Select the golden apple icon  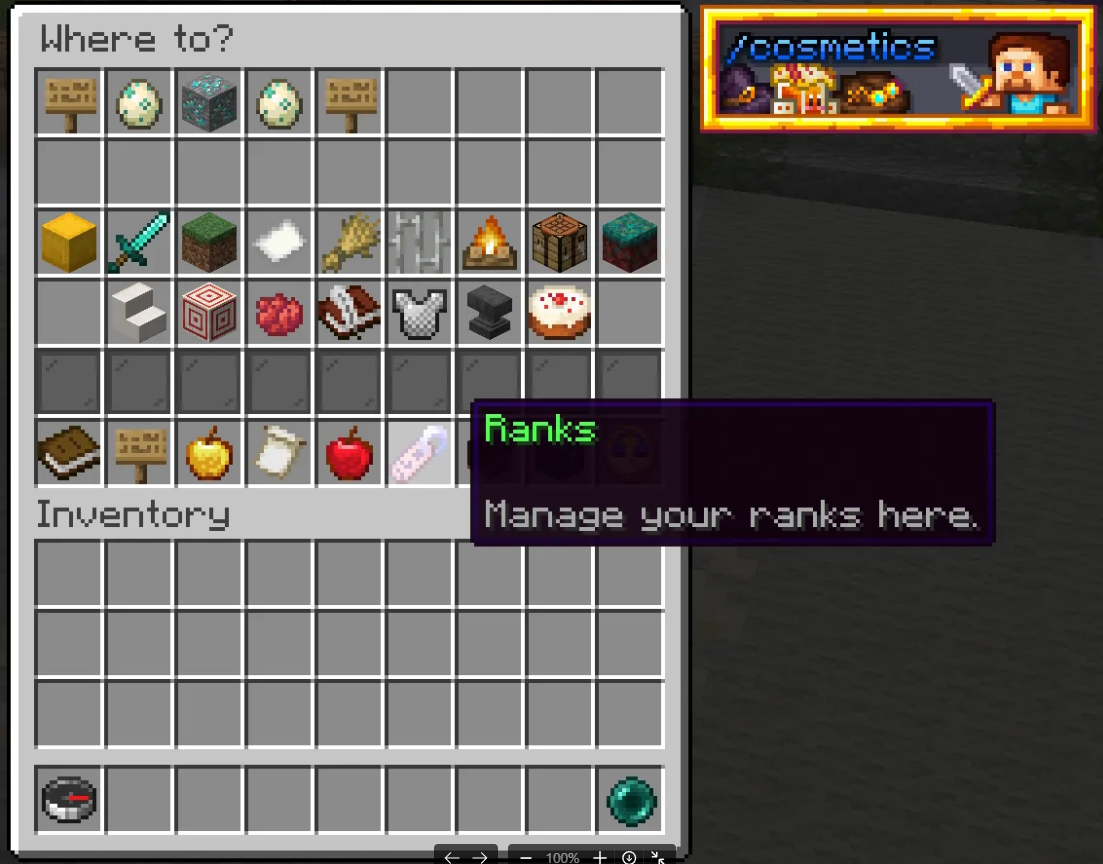[x=209, y=453]
